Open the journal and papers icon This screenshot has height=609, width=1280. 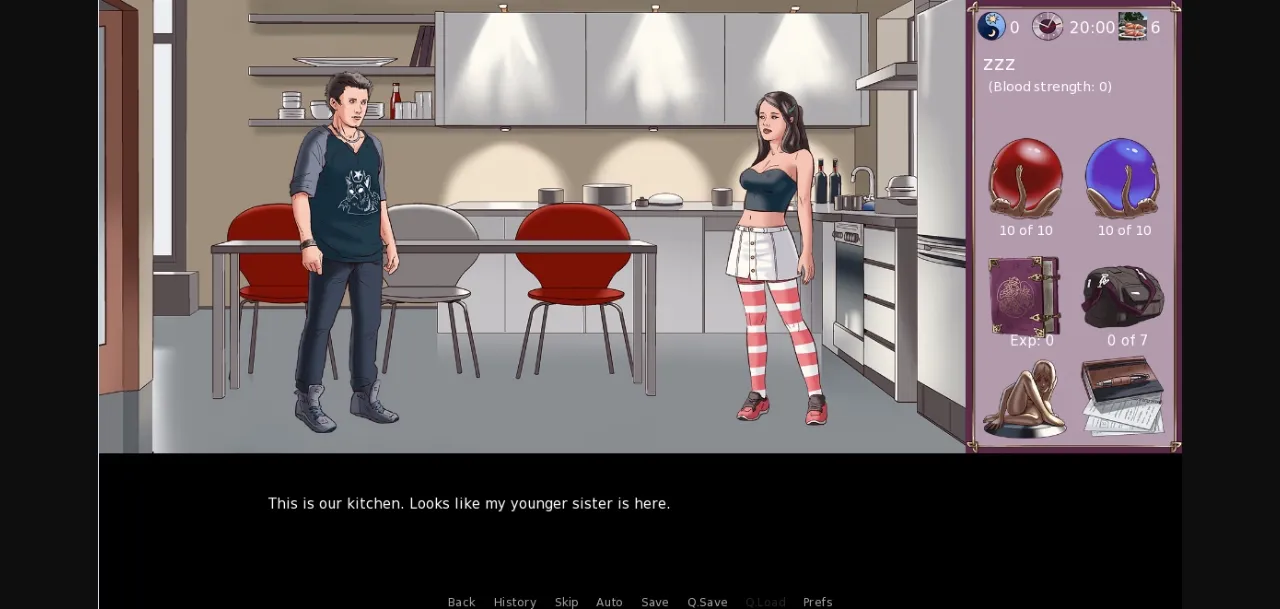(x=1122, y=396)
